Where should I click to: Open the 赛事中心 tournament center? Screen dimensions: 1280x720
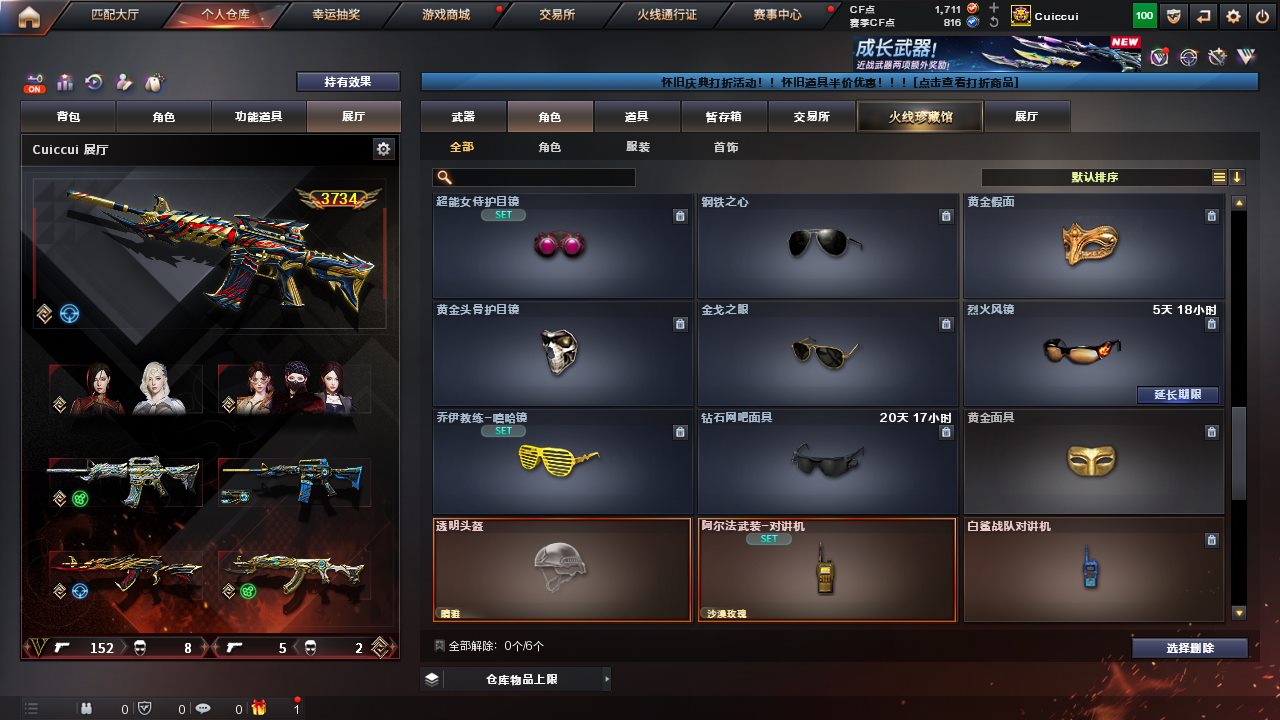[x=776, y=15]
